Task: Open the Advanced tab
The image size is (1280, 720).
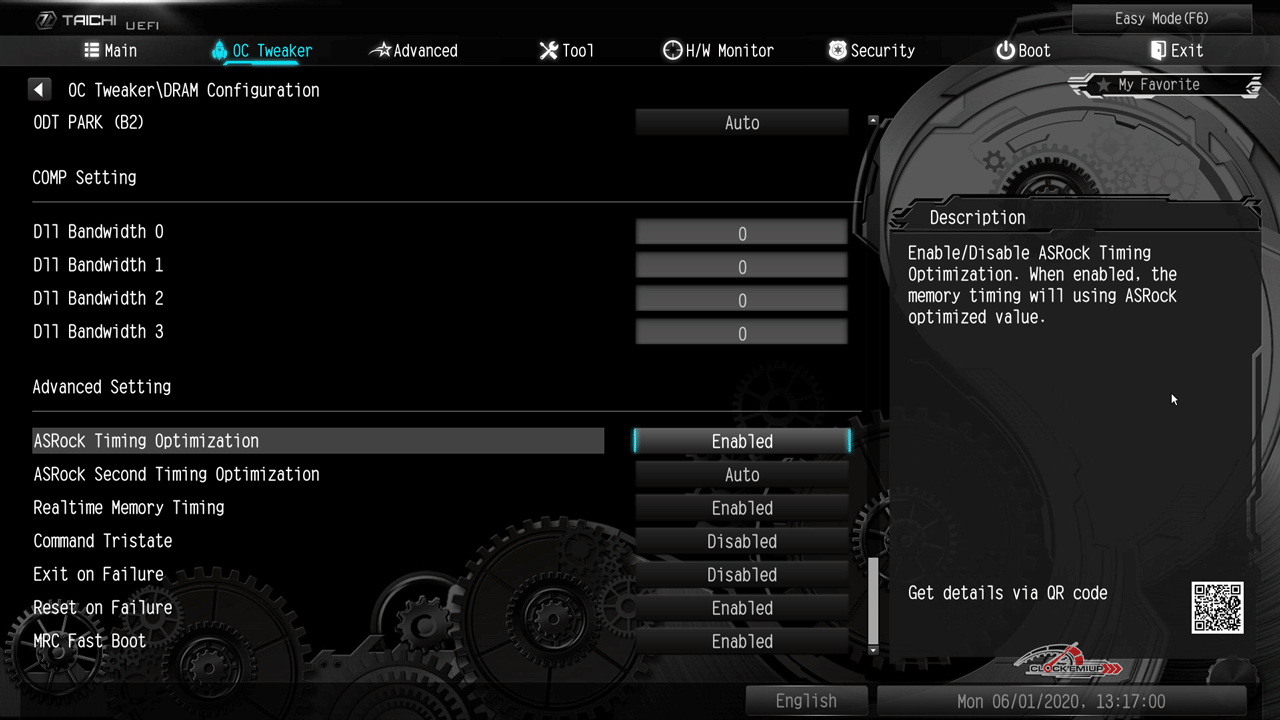Action: coord(413,51)
